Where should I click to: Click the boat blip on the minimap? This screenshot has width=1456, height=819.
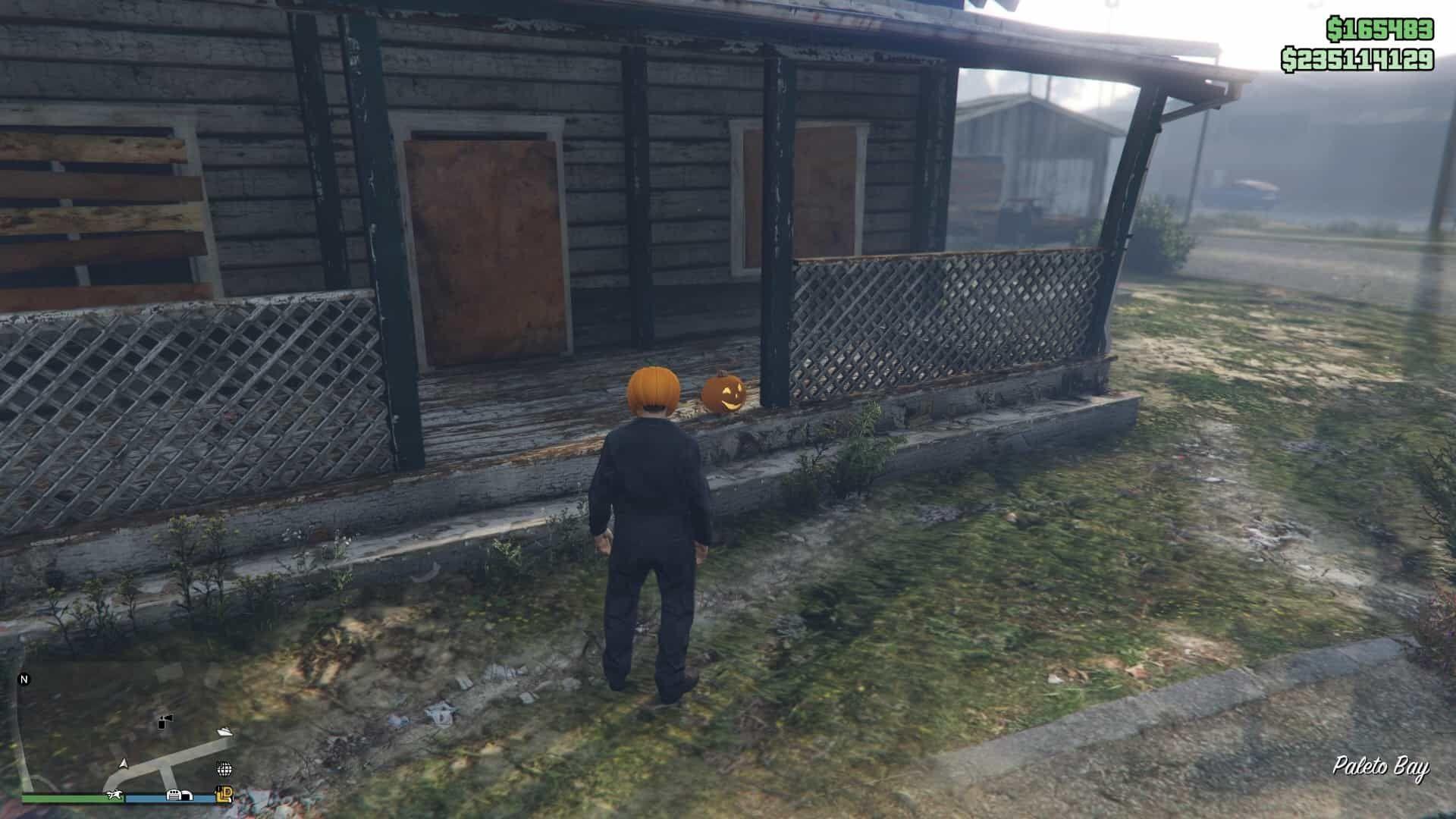point(226,732)
